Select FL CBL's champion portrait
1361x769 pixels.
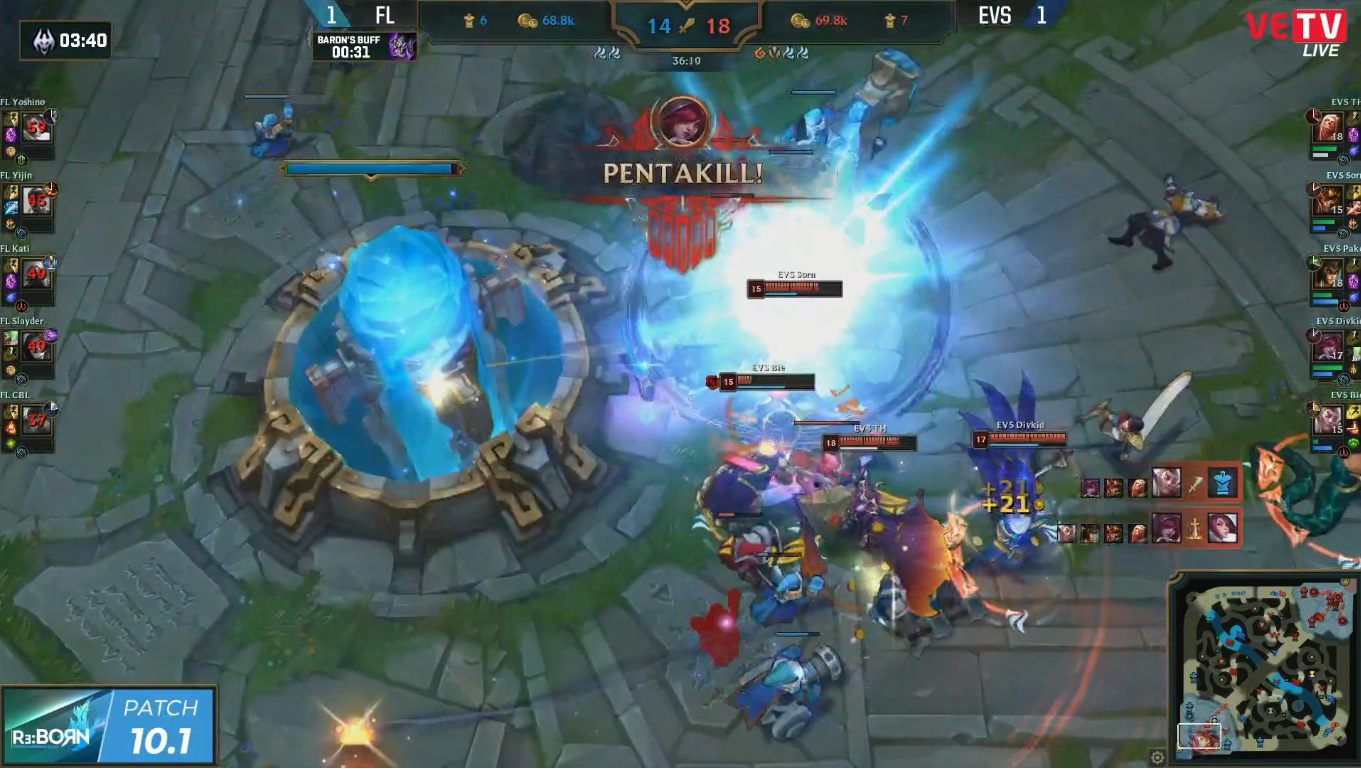point(37,419)
